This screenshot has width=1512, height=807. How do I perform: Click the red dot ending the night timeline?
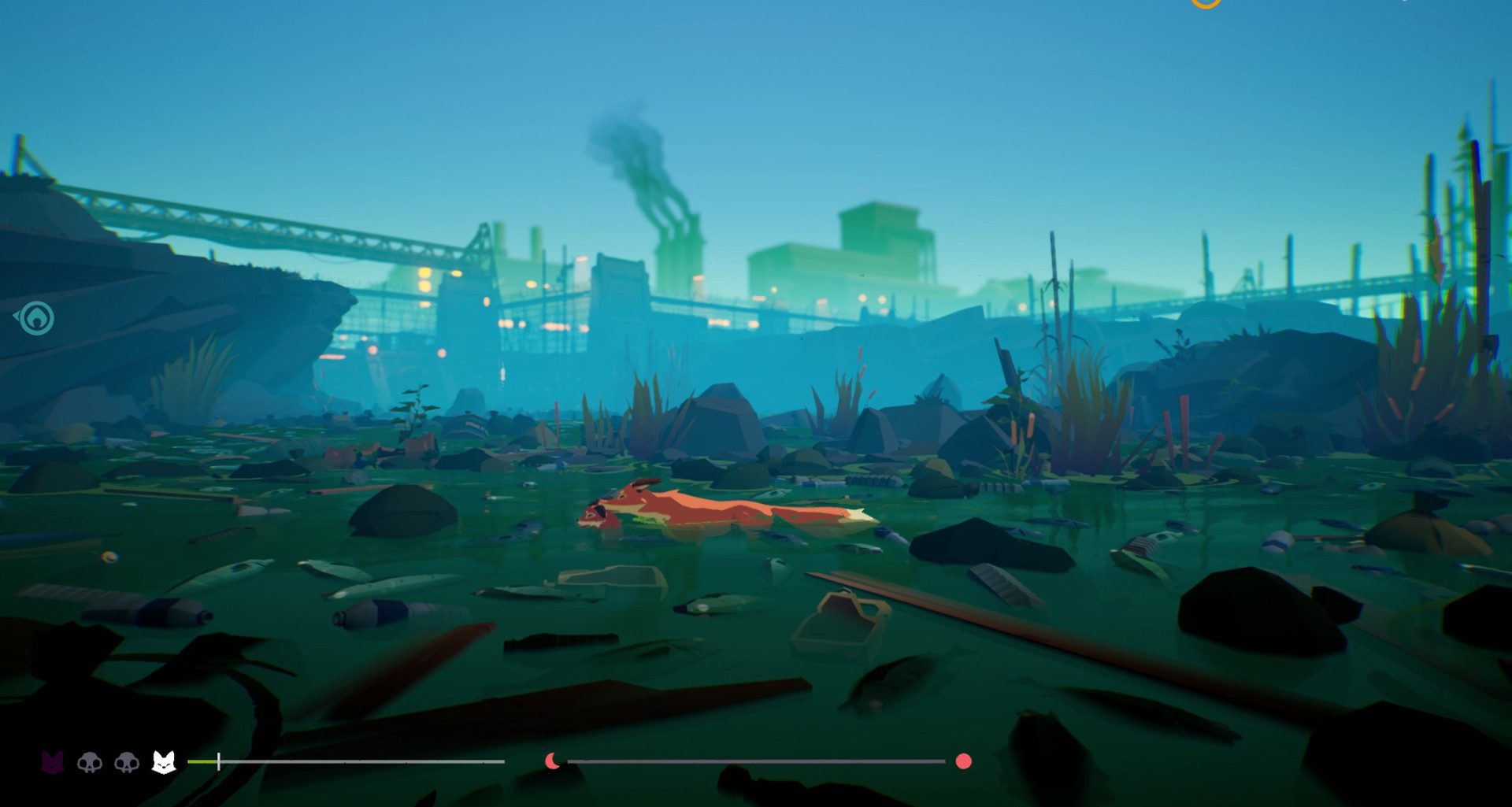[963, 761]
